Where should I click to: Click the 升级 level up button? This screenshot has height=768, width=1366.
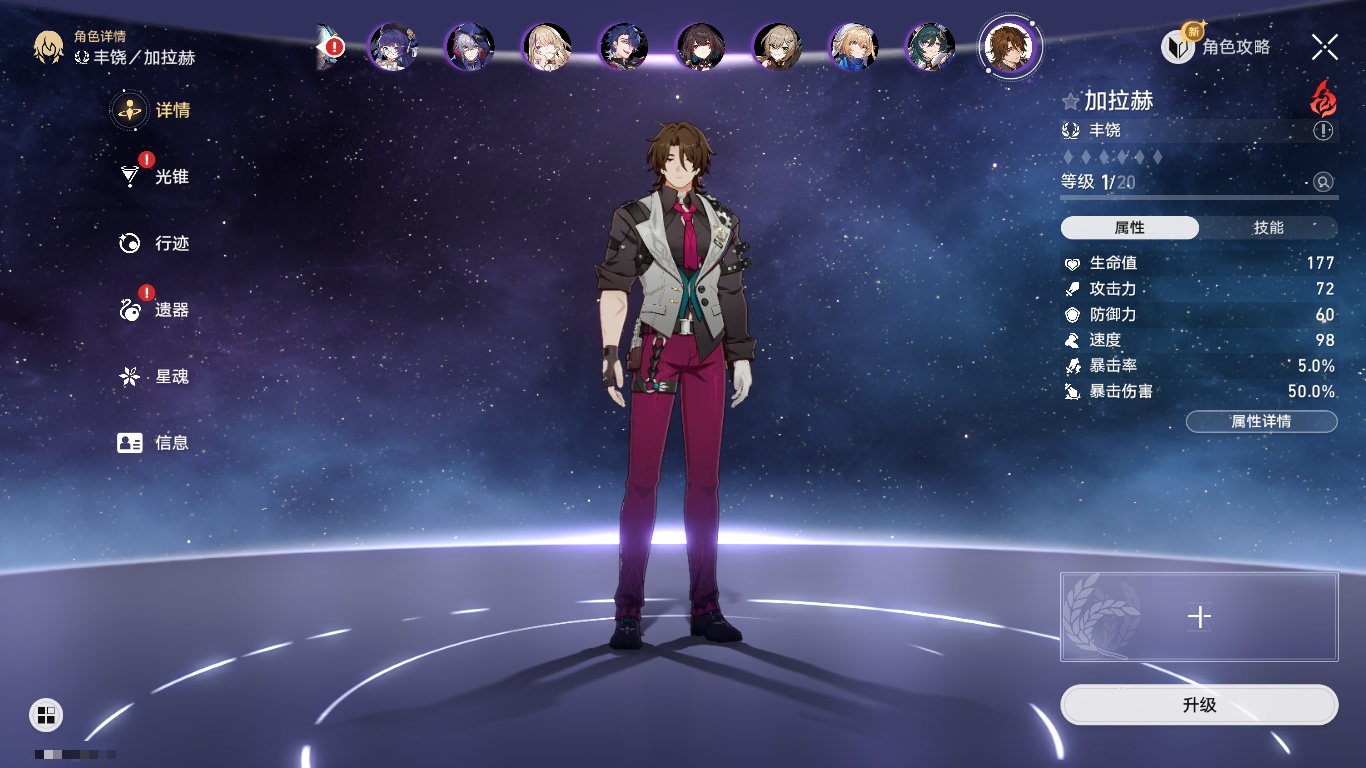pyautogui.click(x=1199, y=705)
